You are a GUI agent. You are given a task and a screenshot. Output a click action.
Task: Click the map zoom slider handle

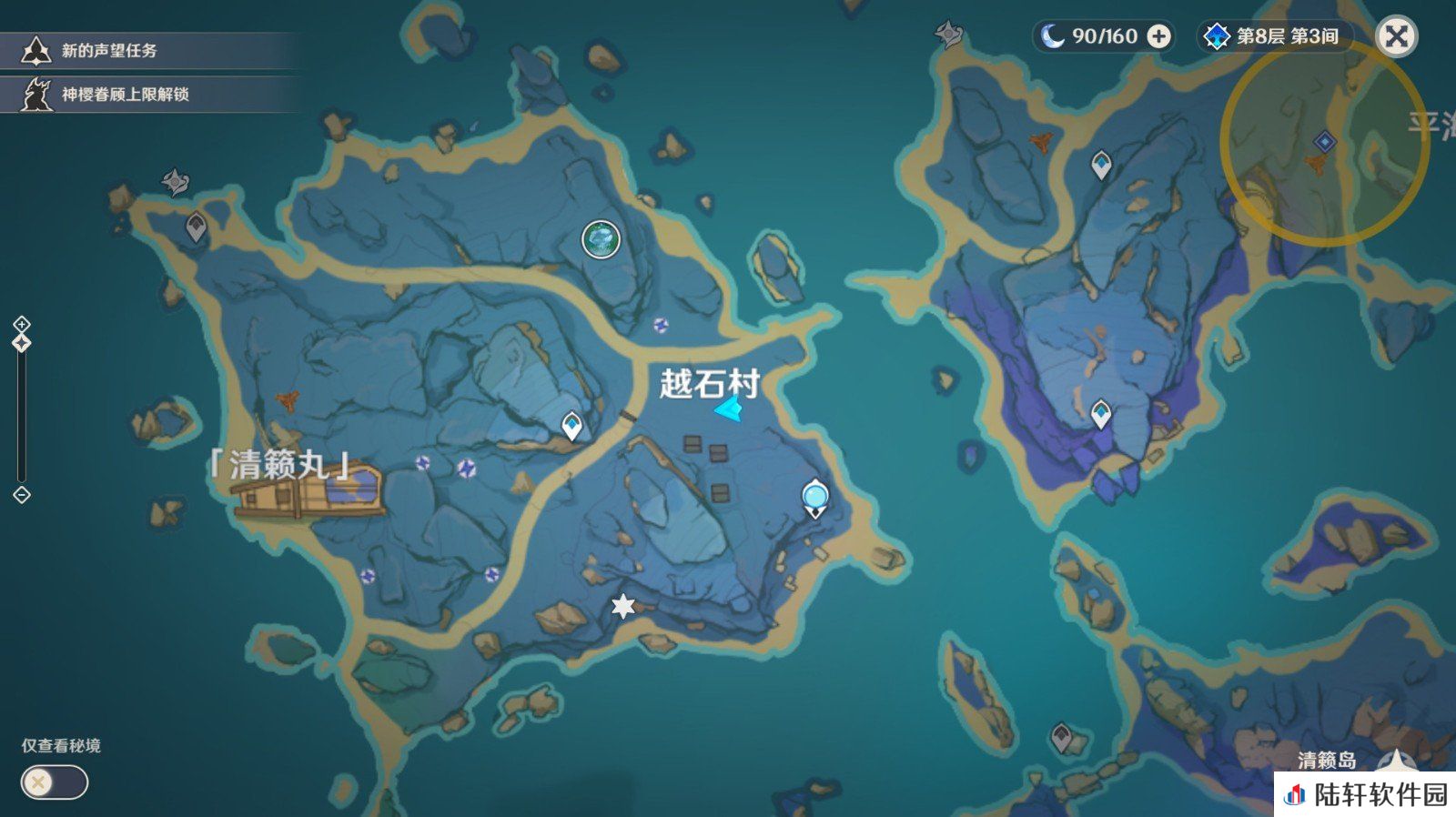pyautogui.click(x=22, y=343)
